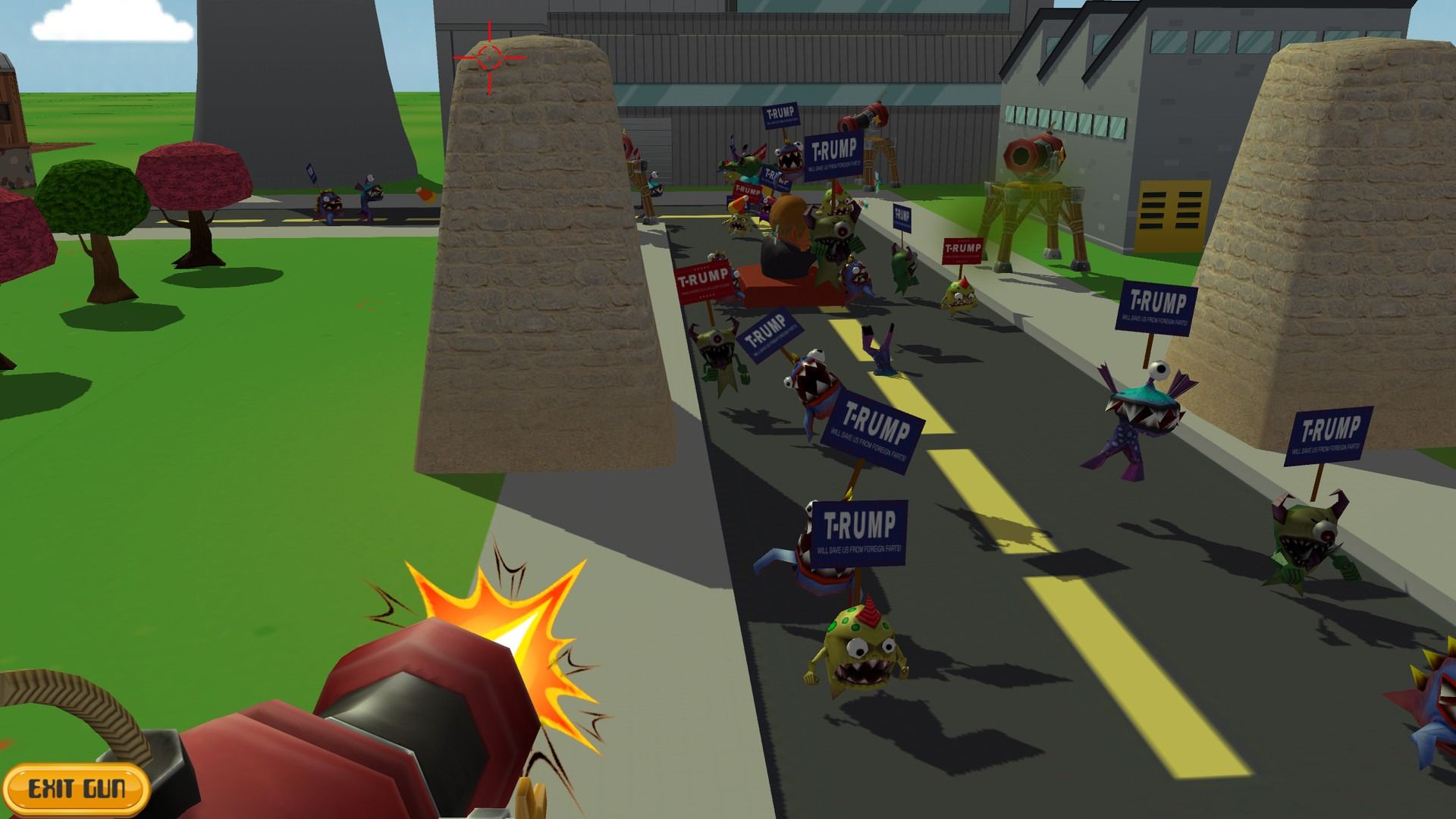Click the Exit Gun button
The width and height of the screenshot is (1456, 819).
[76, 789]
